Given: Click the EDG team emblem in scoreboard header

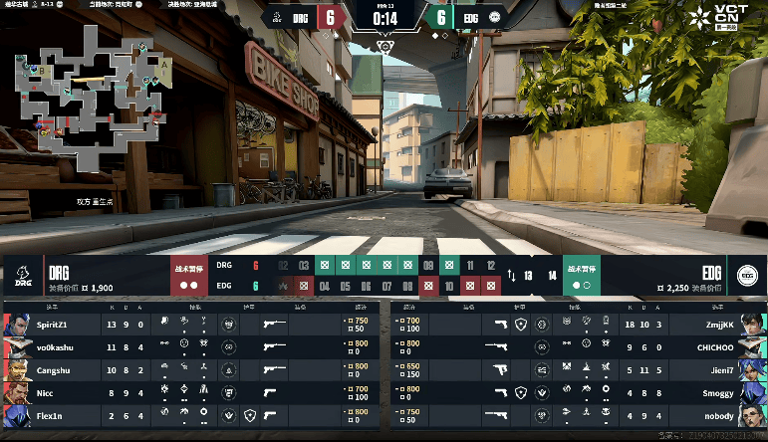Looking at the screenshot, I should 745,276.
